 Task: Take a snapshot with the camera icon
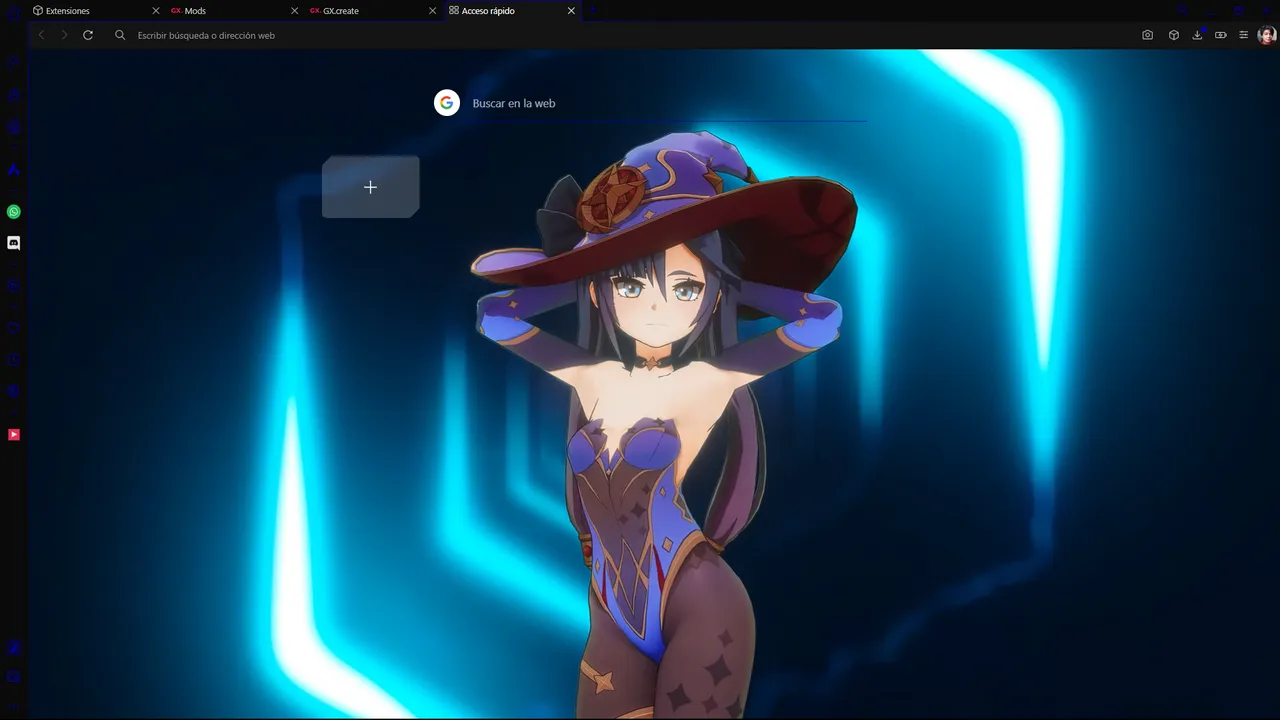coord(1147,35)
